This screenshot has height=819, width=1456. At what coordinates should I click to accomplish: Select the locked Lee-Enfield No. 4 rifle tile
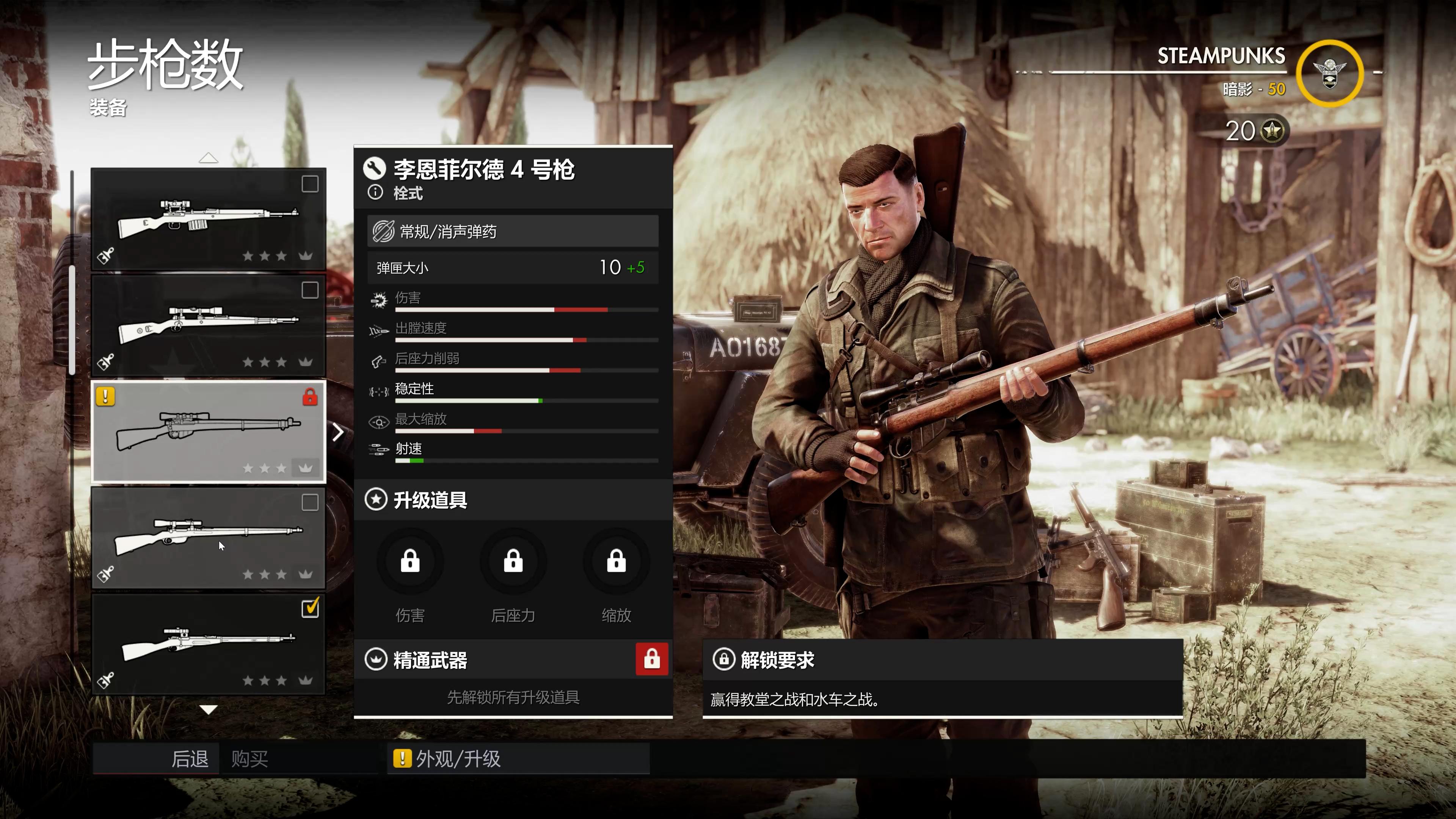(209, 432)
